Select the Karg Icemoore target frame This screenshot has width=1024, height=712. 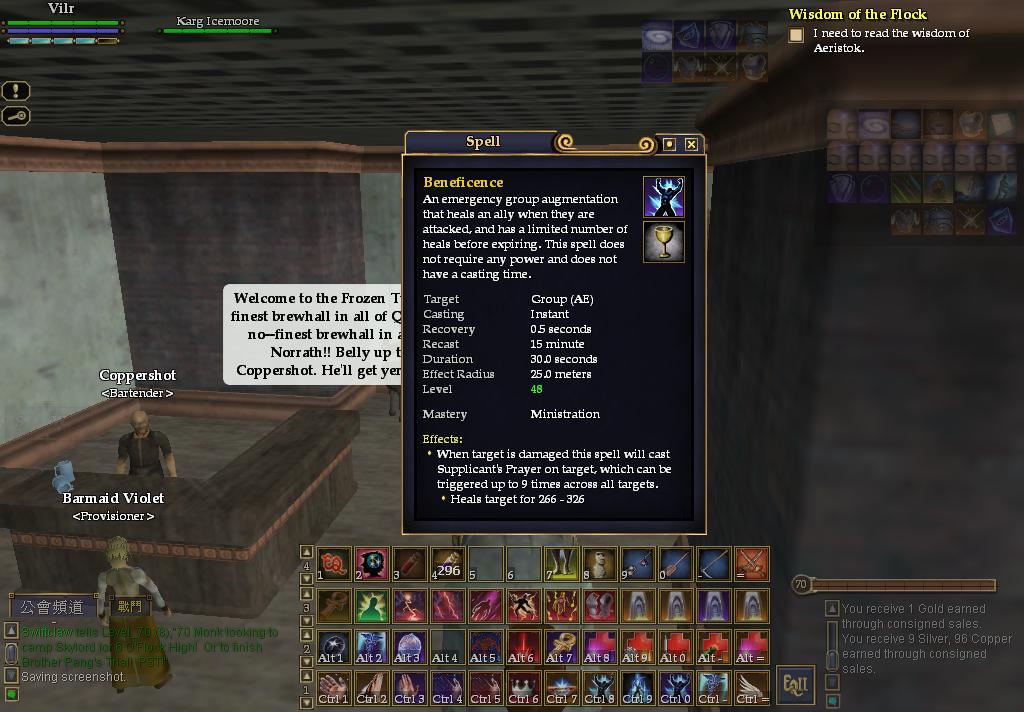tap(217, 24)
